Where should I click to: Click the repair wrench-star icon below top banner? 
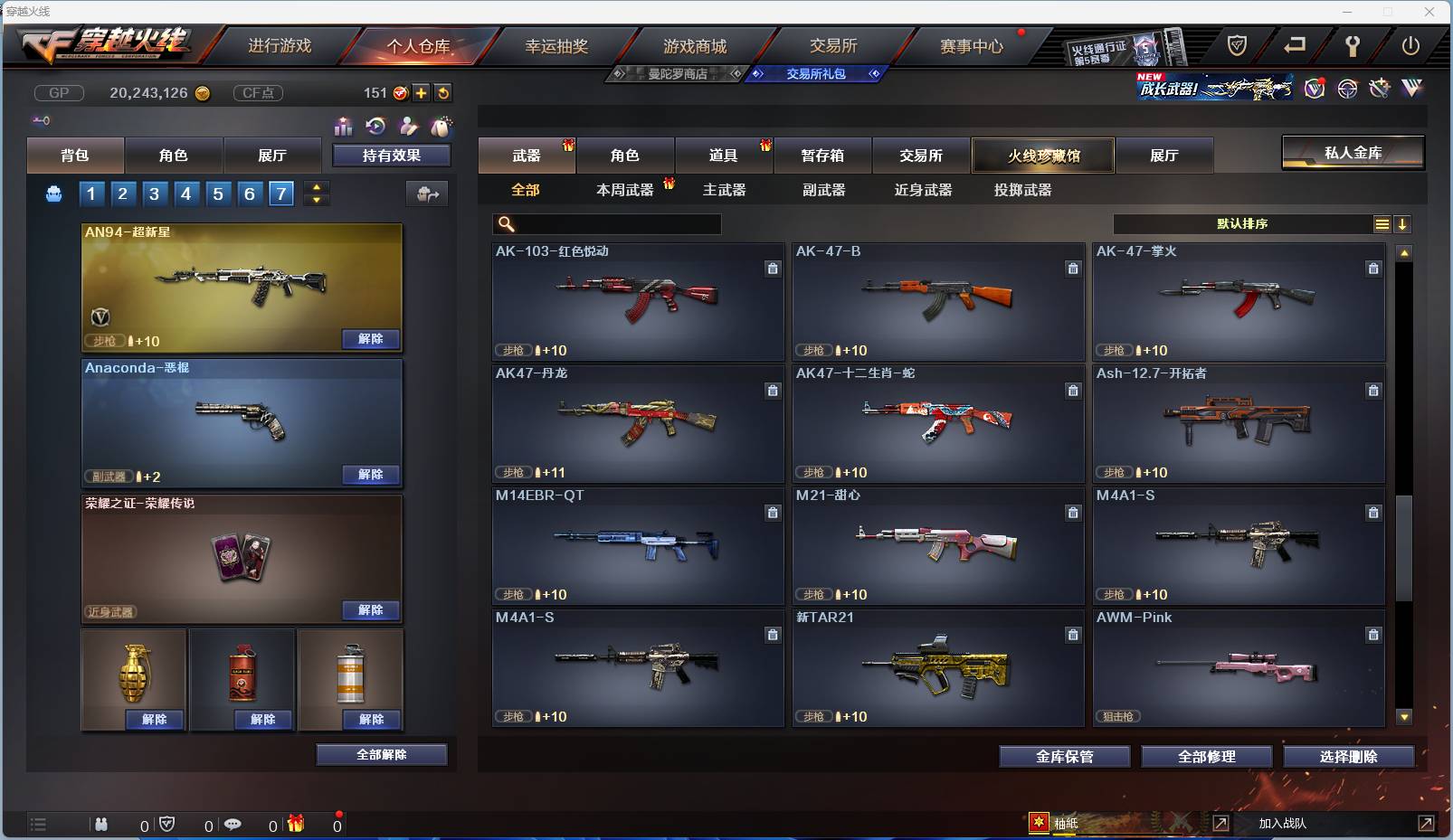(1380, 89)
